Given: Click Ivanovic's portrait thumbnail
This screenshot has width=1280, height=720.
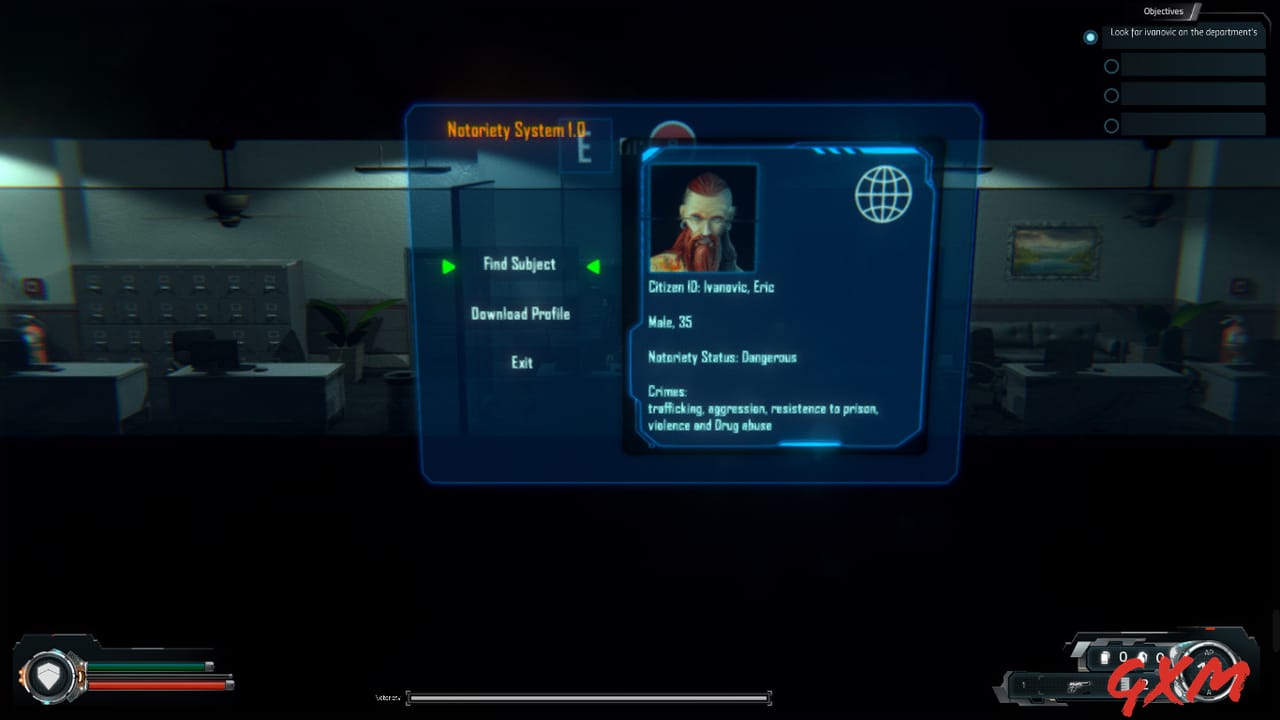Looking at the screenshot, I should coord(703,216).
